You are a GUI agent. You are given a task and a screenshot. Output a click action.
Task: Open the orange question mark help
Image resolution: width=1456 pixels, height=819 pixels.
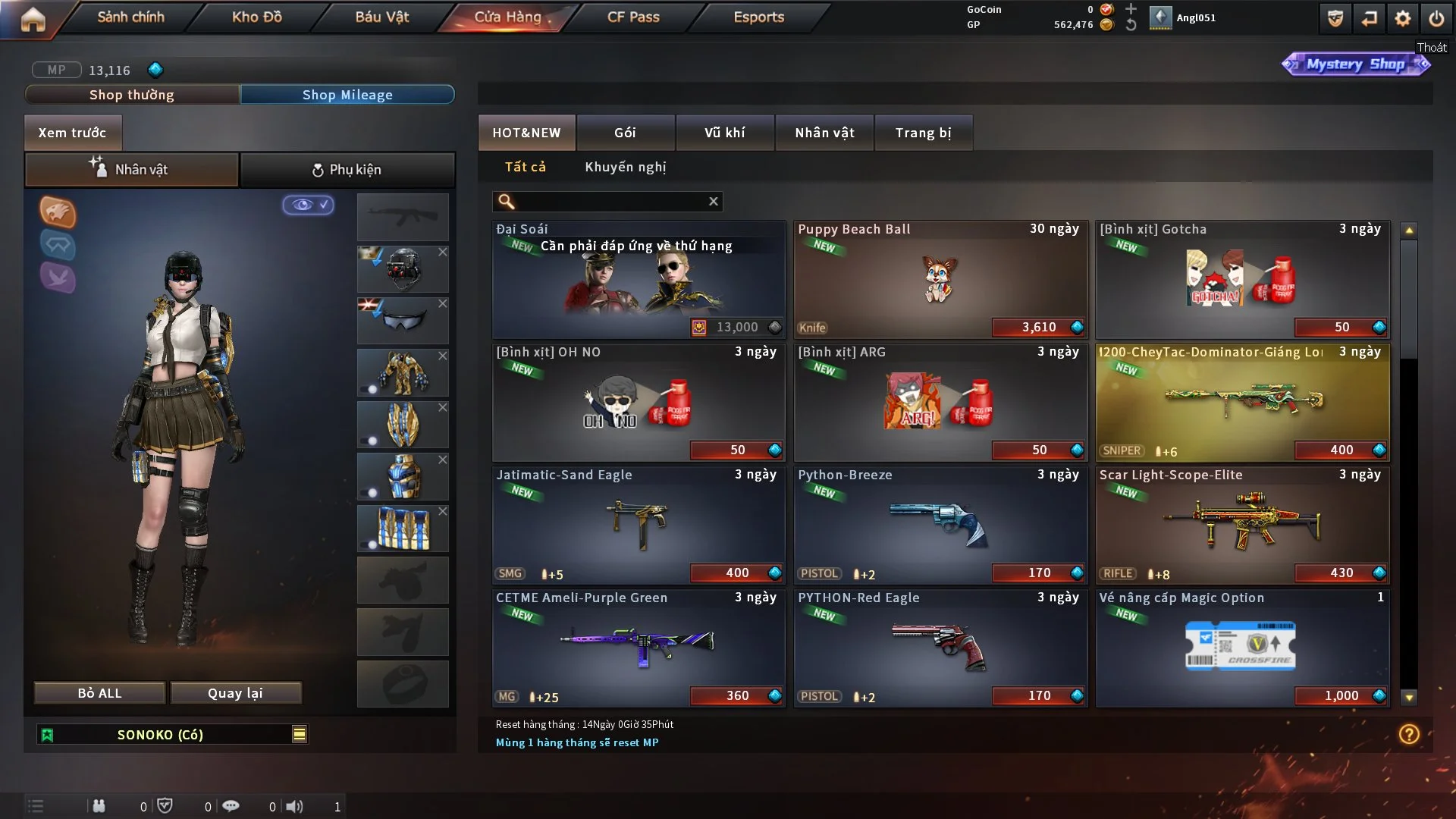(x=1409, y=734)
